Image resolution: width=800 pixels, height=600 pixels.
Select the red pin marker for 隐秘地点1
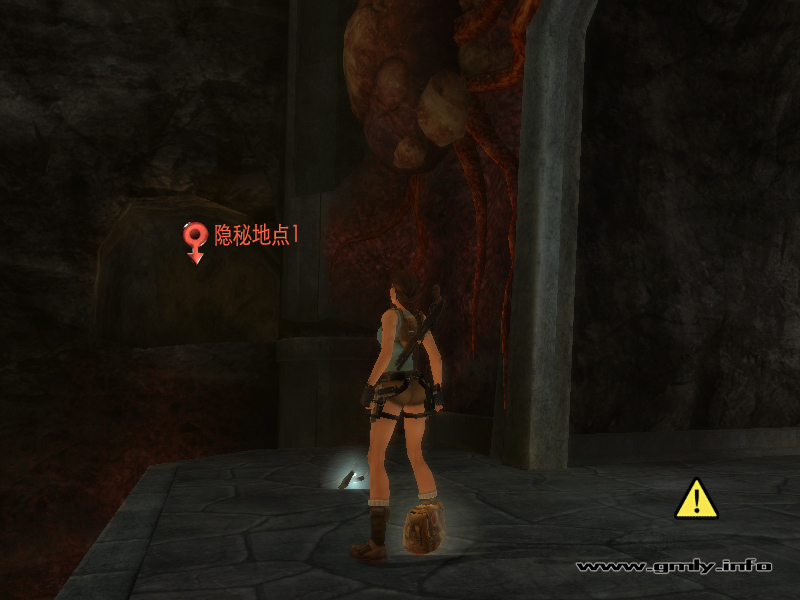[195, 238]
